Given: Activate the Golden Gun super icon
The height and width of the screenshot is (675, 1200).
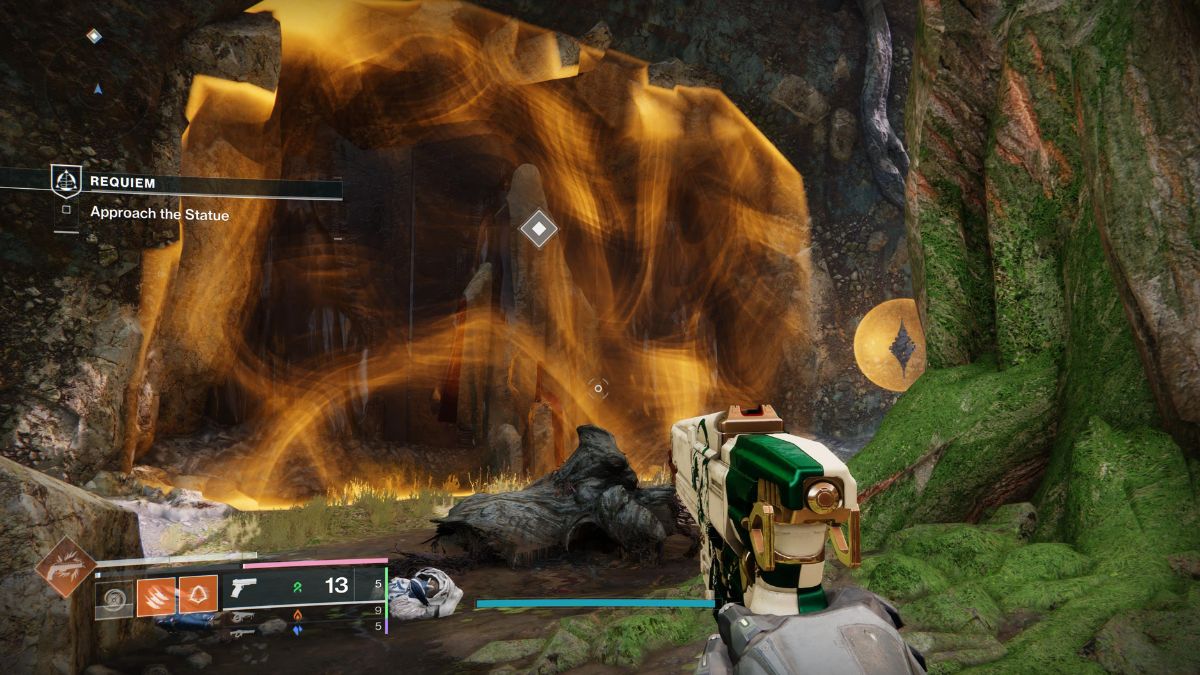Looking at the screenshot, I should pyautogui.click(x=65, y=567).
